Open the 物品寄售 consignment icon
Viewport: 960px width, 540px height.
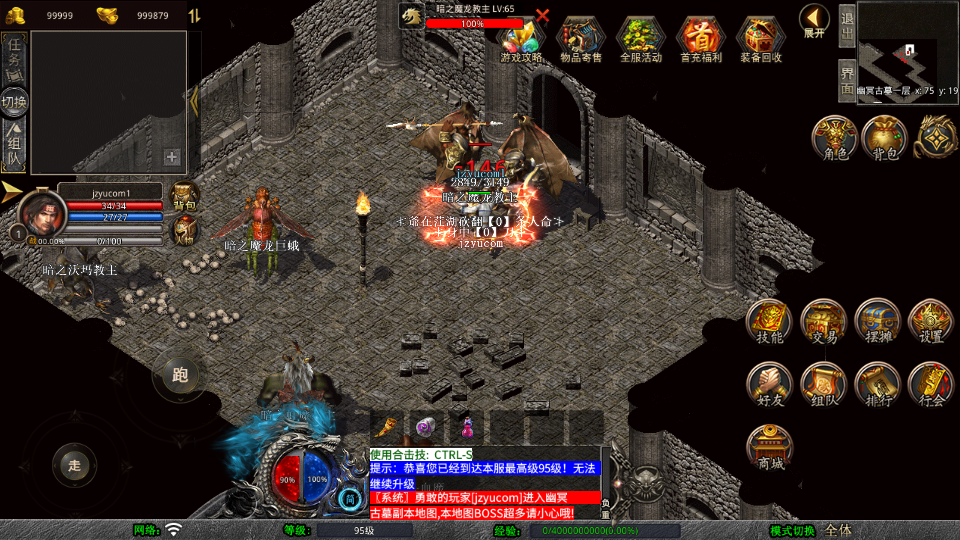580,38
